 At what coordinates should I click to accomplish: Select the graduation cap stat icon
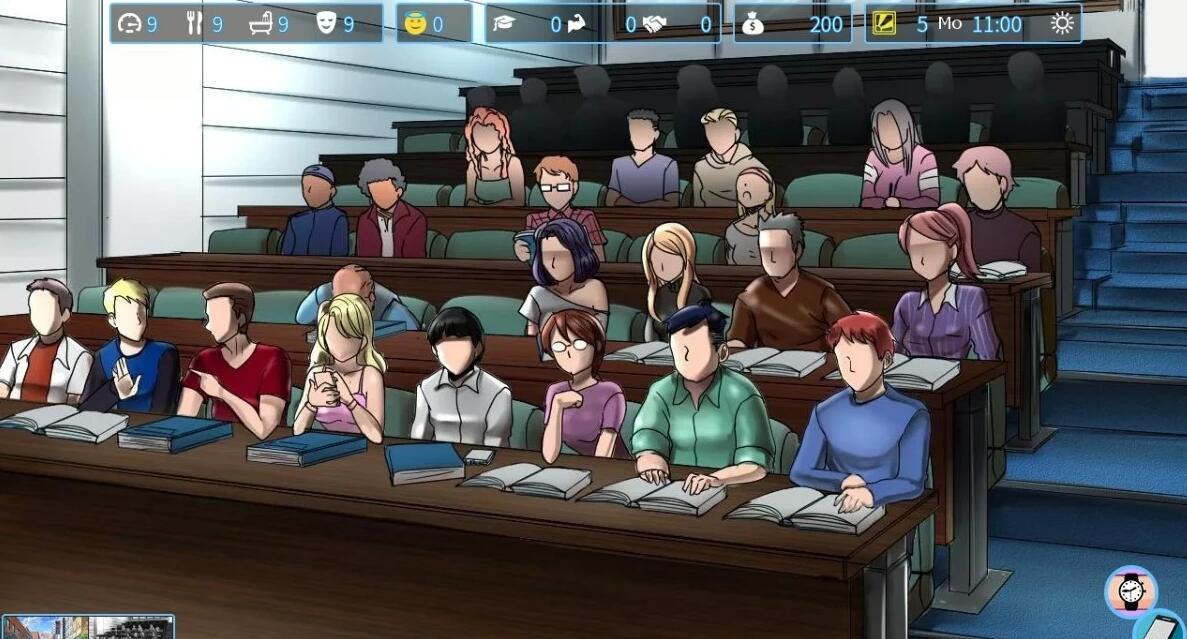502,23
